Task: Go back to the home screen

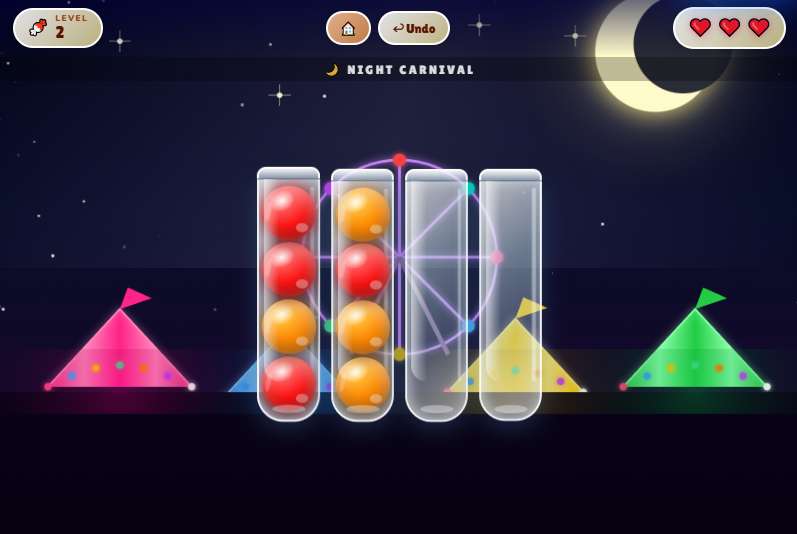Action: [348, 28]
